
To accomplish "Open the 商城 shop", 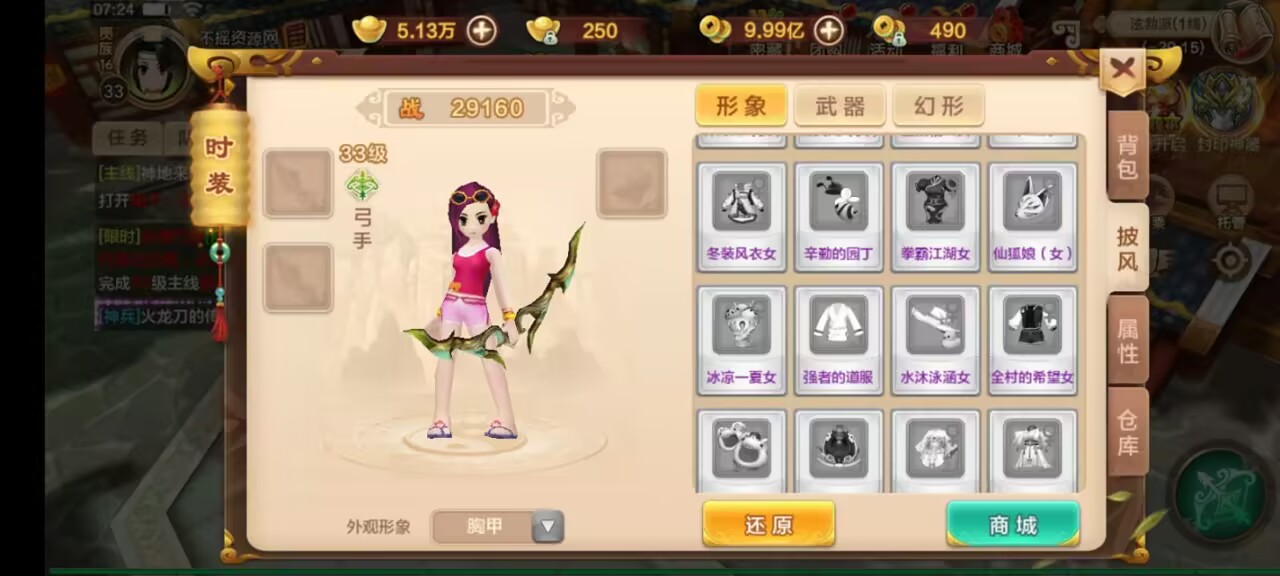I will pyautogui.click(x=1012, y=524).
